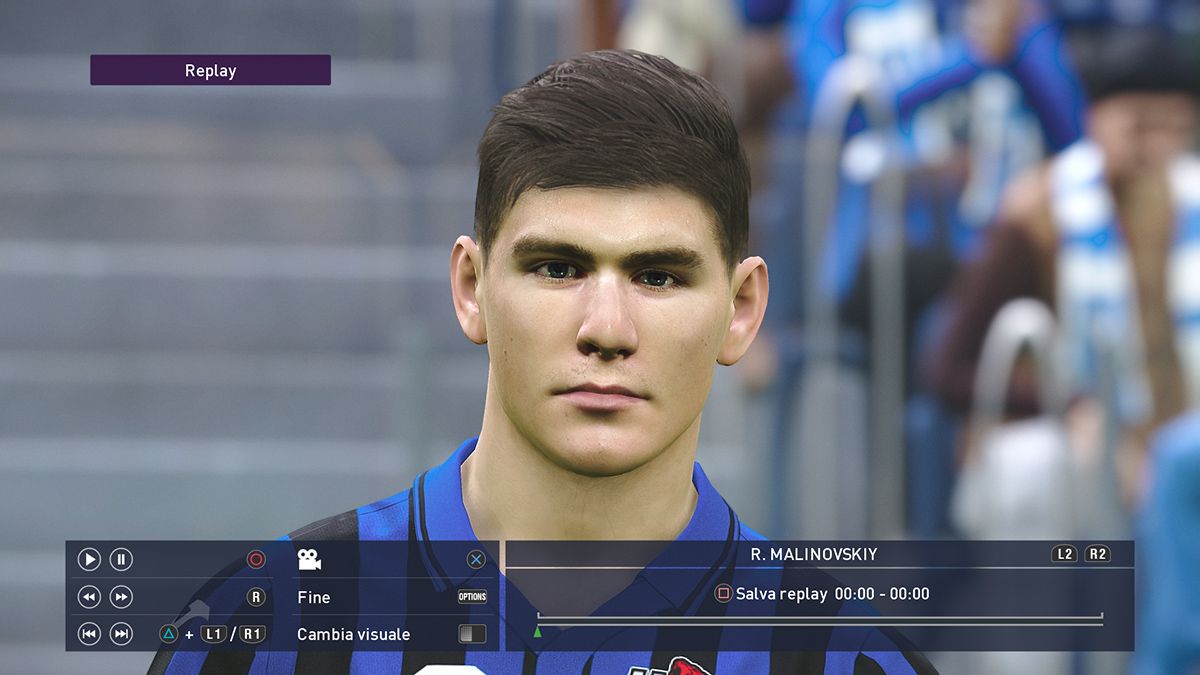This screenshot has height=675, width=1200.
Task: Select Cambia visuale to change view
Action: (x=353, y=634)
